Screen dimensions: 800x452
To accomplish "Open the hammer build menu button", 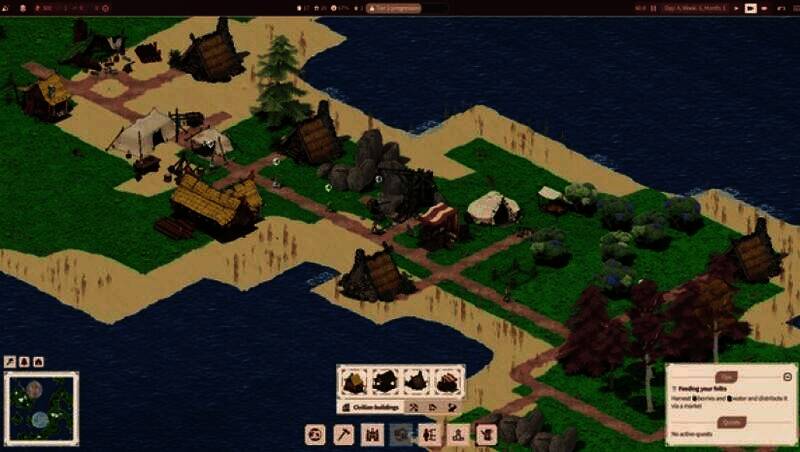I will point(344,435).
